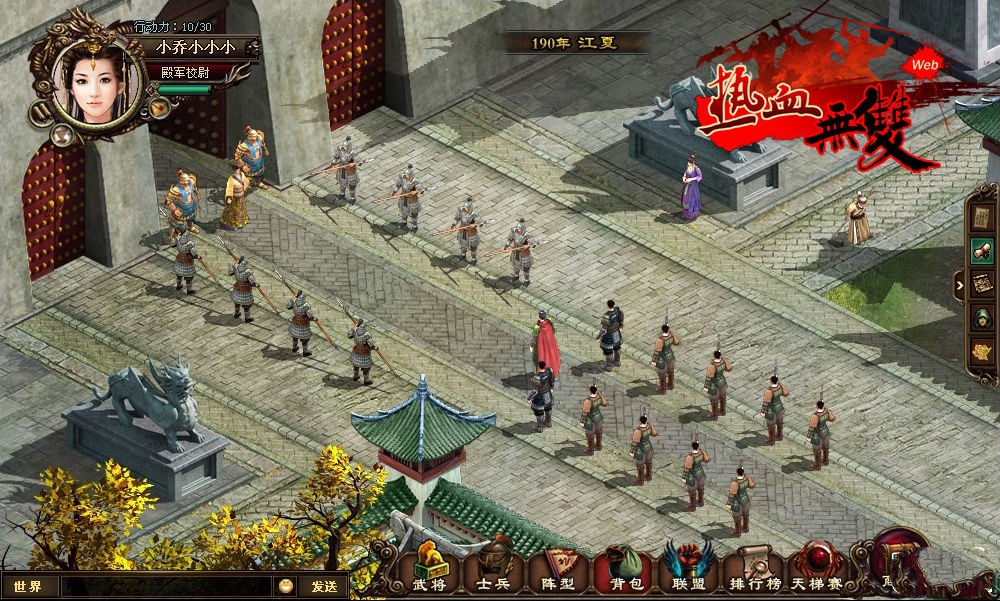This screenshot has height=601, width=1000.
Task: Collapse the side panel with arrow tab
Action: (960, 285)
